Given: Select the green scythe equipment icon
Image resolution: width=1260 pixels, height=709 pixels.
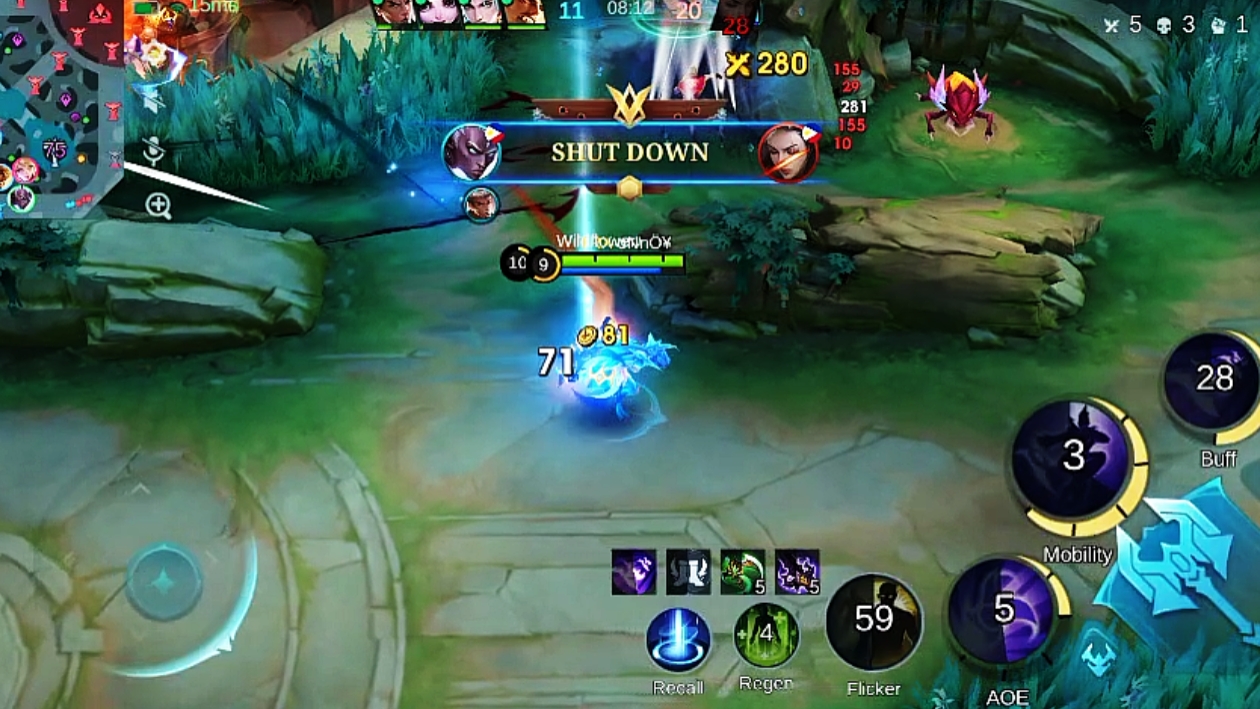Looking at the screenshot, I should pos(742,572).
